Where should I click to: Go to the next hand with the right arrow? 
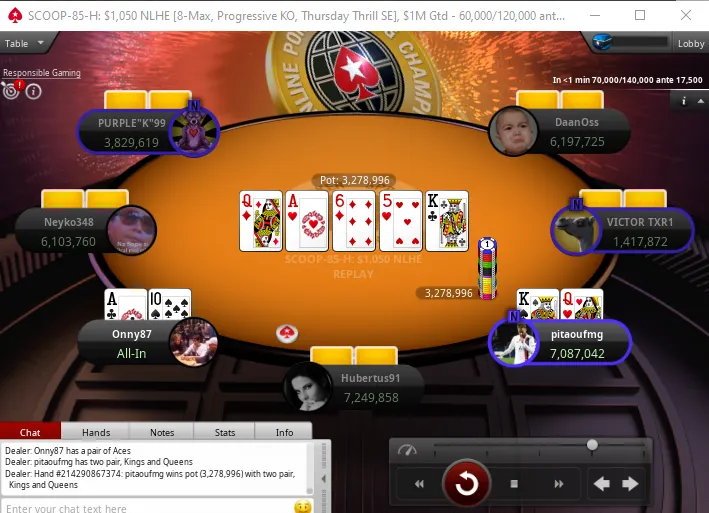coord(630,484)
